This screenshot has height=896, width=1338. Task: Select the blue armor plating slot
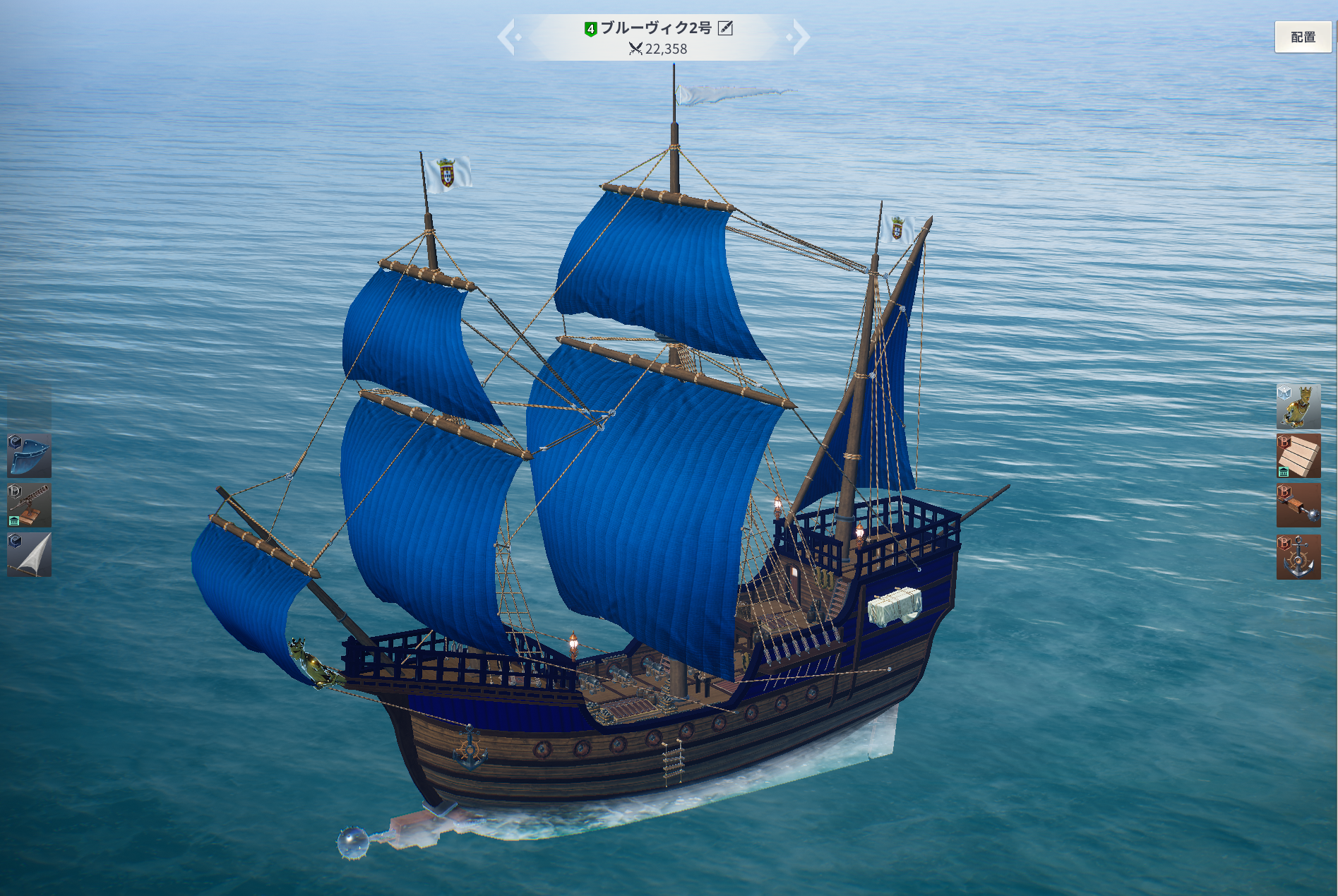point(30,456)
